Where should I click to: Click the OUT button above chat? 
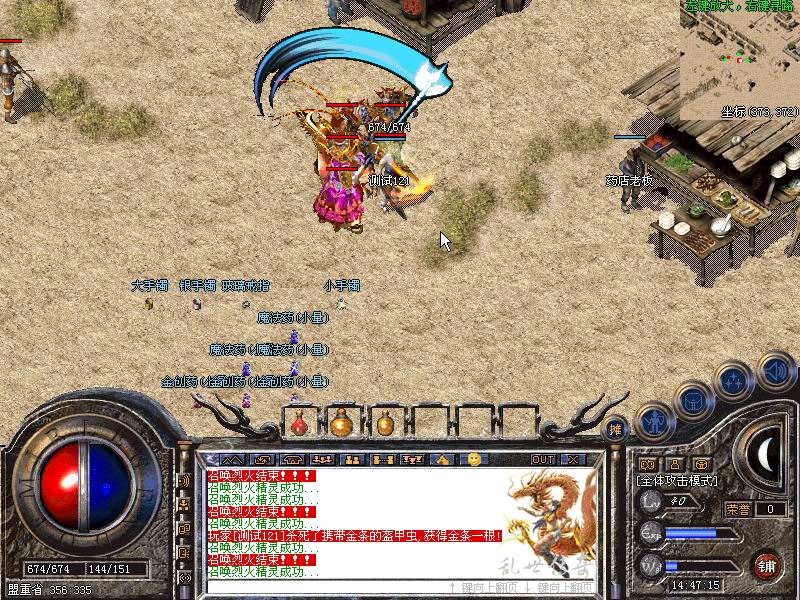click(543, 459)
